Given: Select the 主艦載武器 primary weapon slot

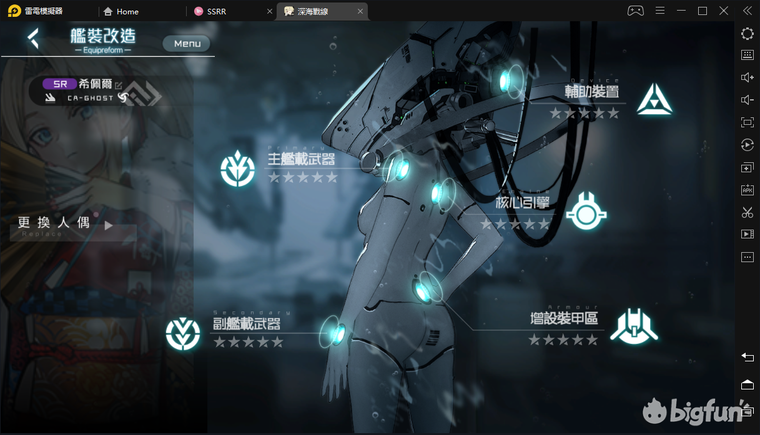Looking at the screenshot, I should click(x=238, y=168).
